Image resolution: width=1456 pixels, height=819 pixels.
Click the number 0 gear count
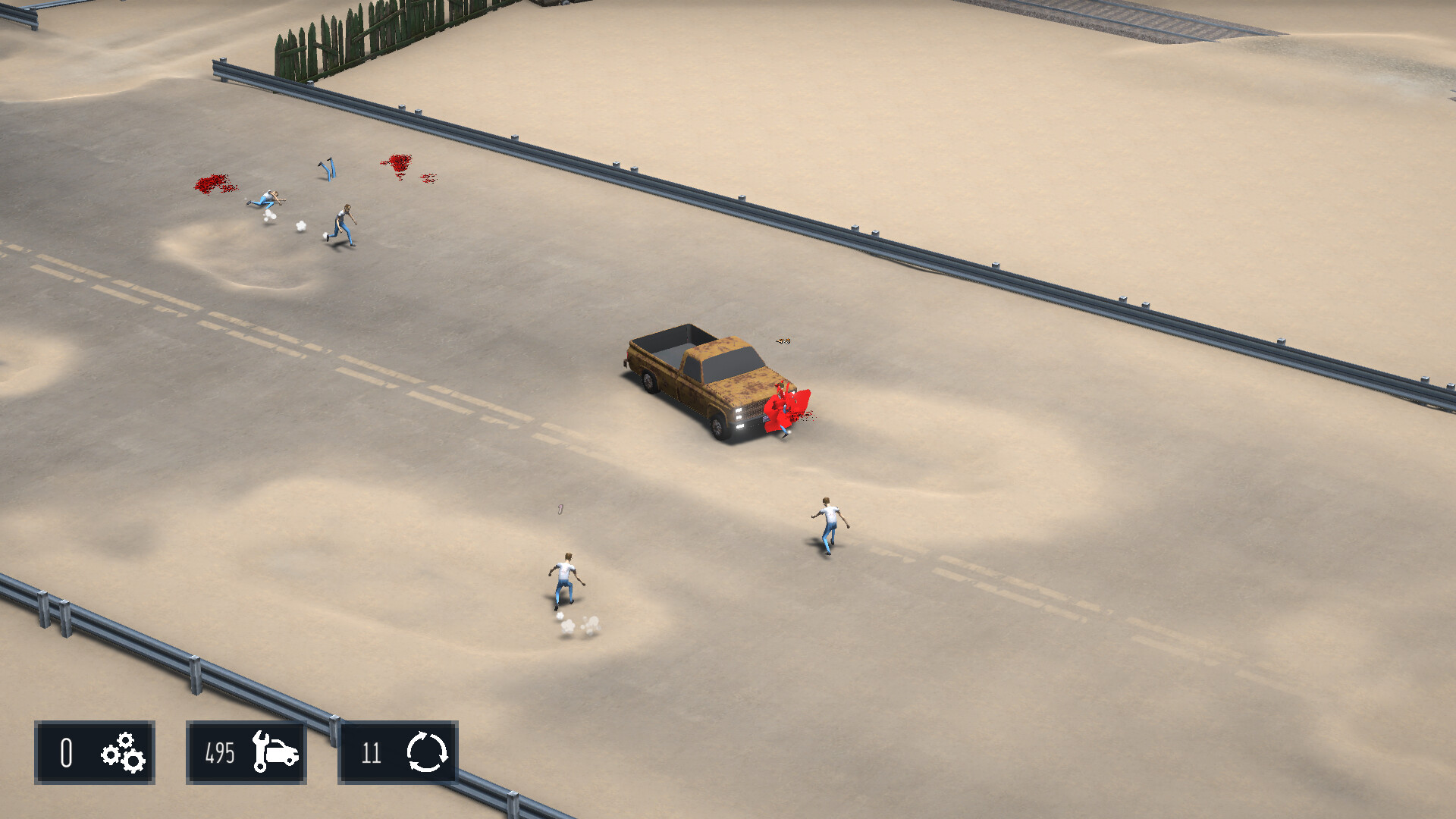[x=65, y=753]
